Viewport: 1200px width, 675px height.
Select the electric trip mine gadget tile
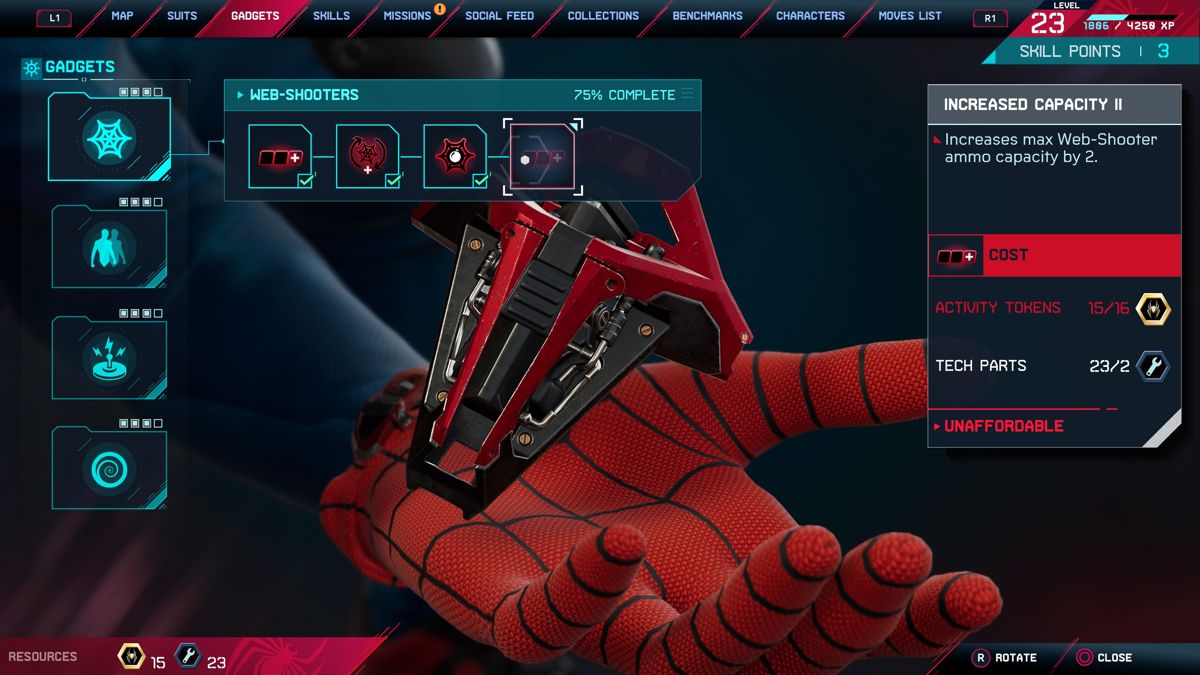click(110, 357)
